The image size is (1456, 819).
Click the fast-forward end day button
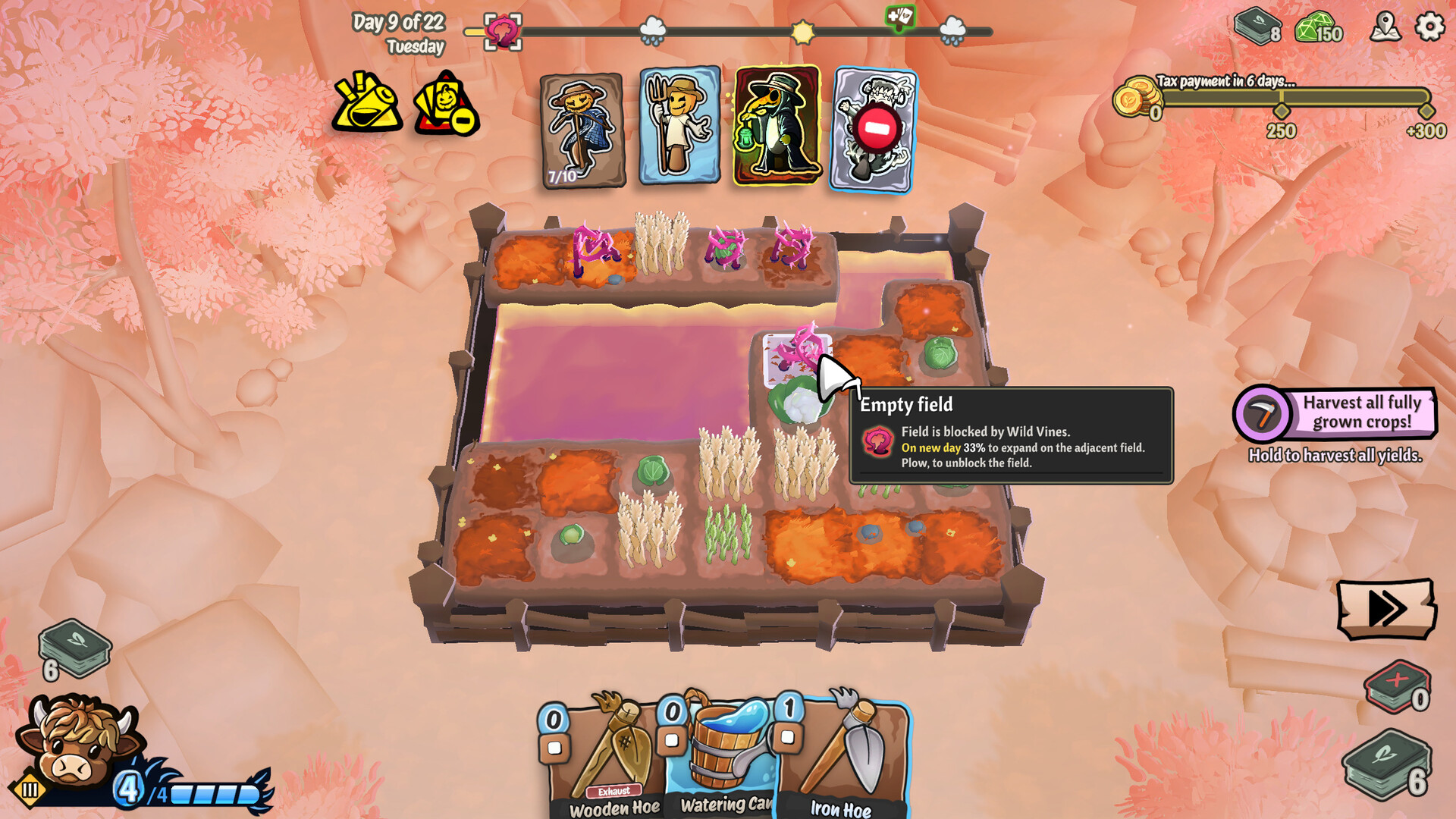[1386, 608]
